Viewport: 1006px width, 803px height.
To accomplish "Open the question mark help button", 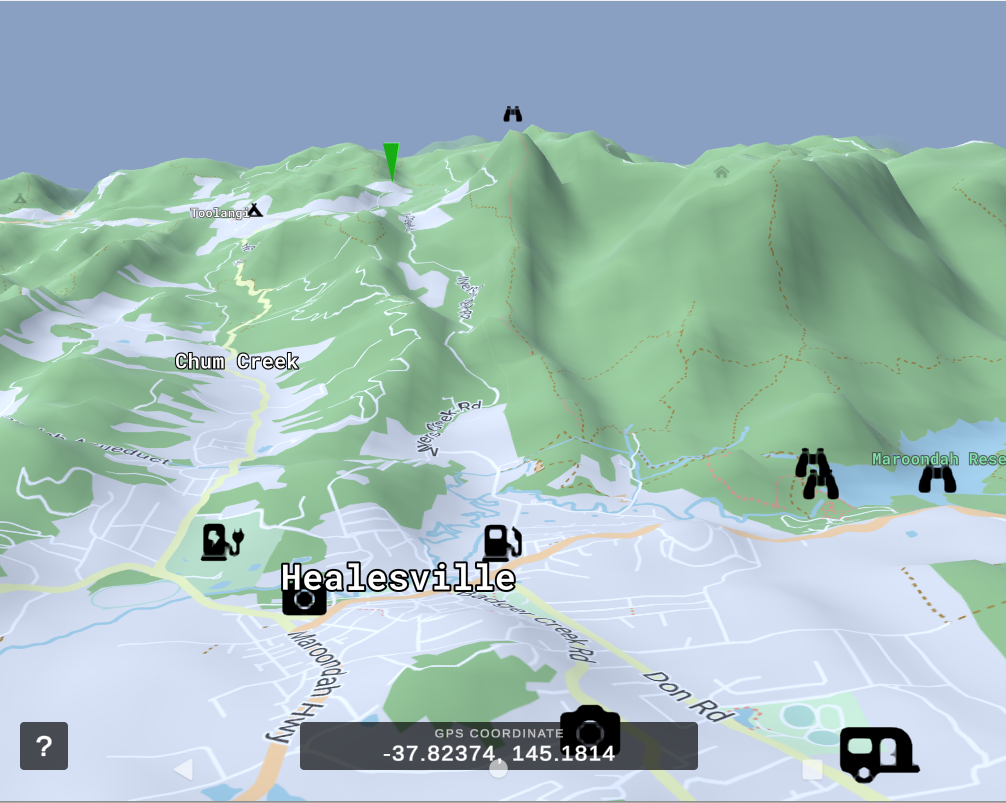I will click(44, 746).
